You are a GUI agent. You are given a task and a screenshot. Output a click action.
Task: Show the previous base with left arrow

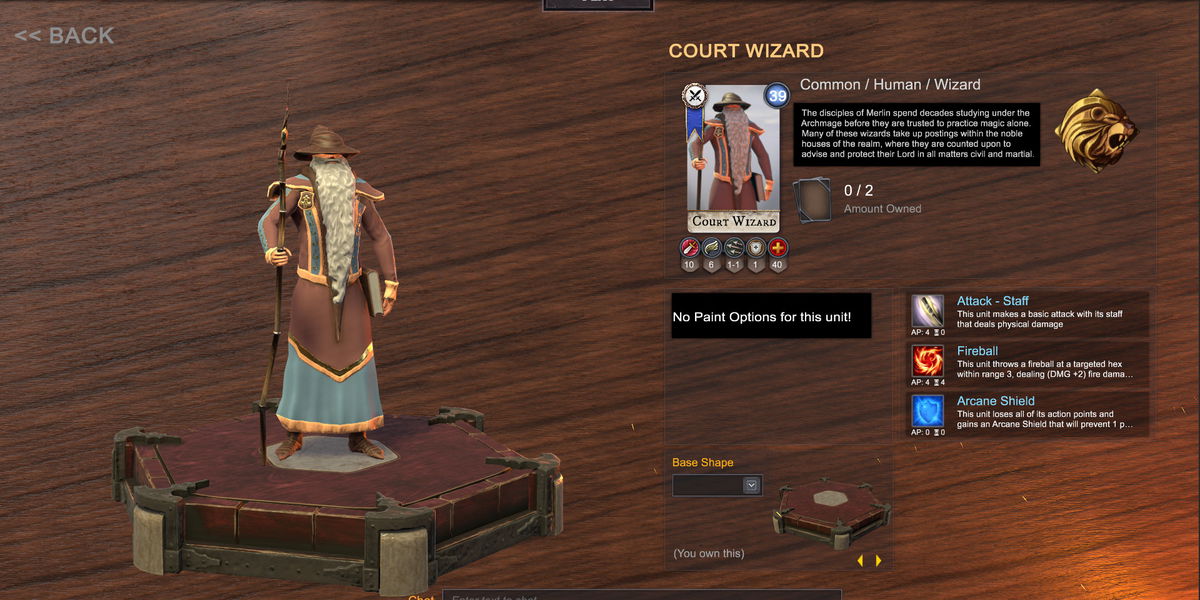coord(860,561)
